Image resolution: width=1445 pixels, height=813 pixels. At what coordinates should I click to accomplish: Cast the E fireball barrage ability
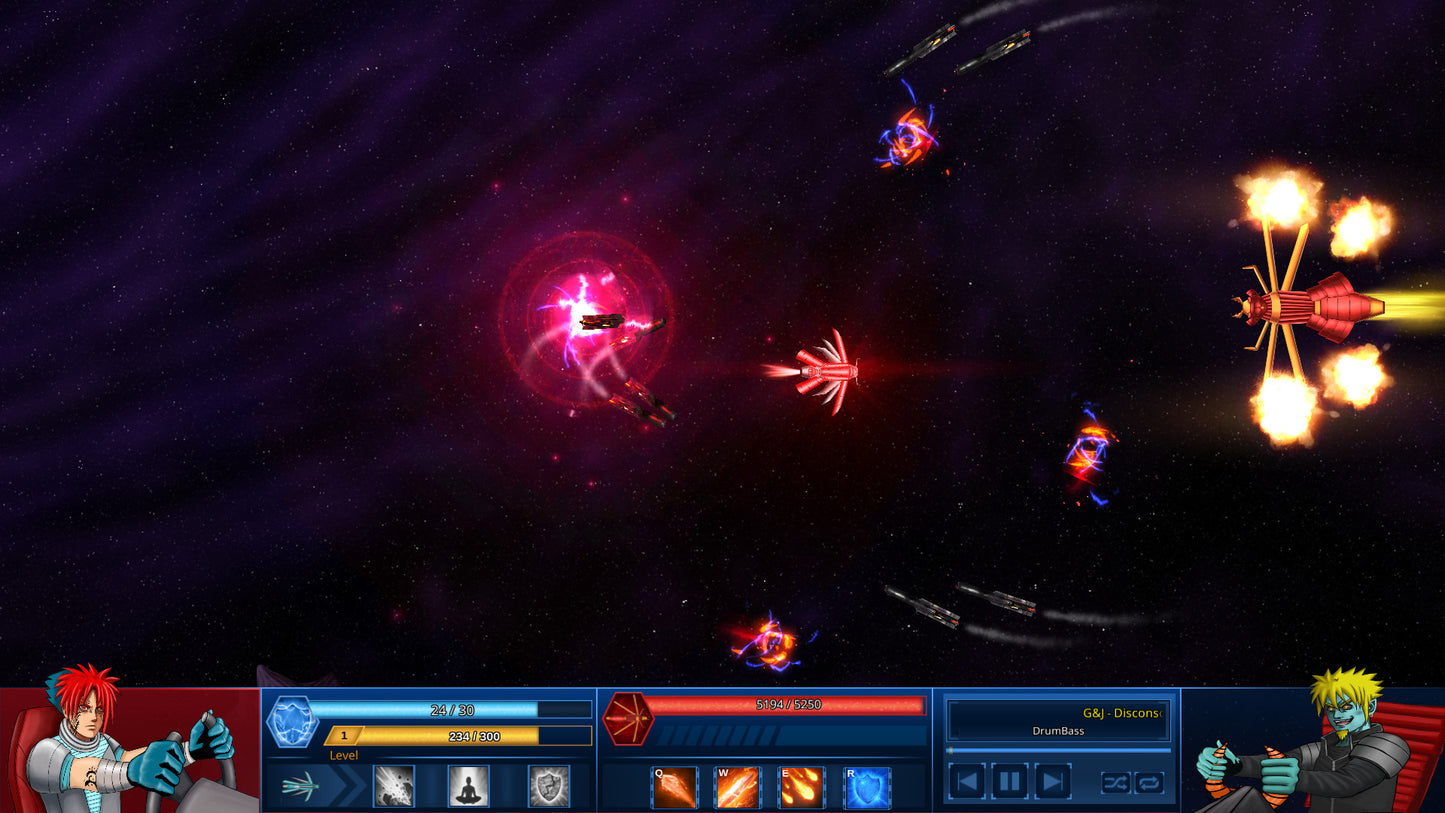pyautogui.click(x=803, y=788)
